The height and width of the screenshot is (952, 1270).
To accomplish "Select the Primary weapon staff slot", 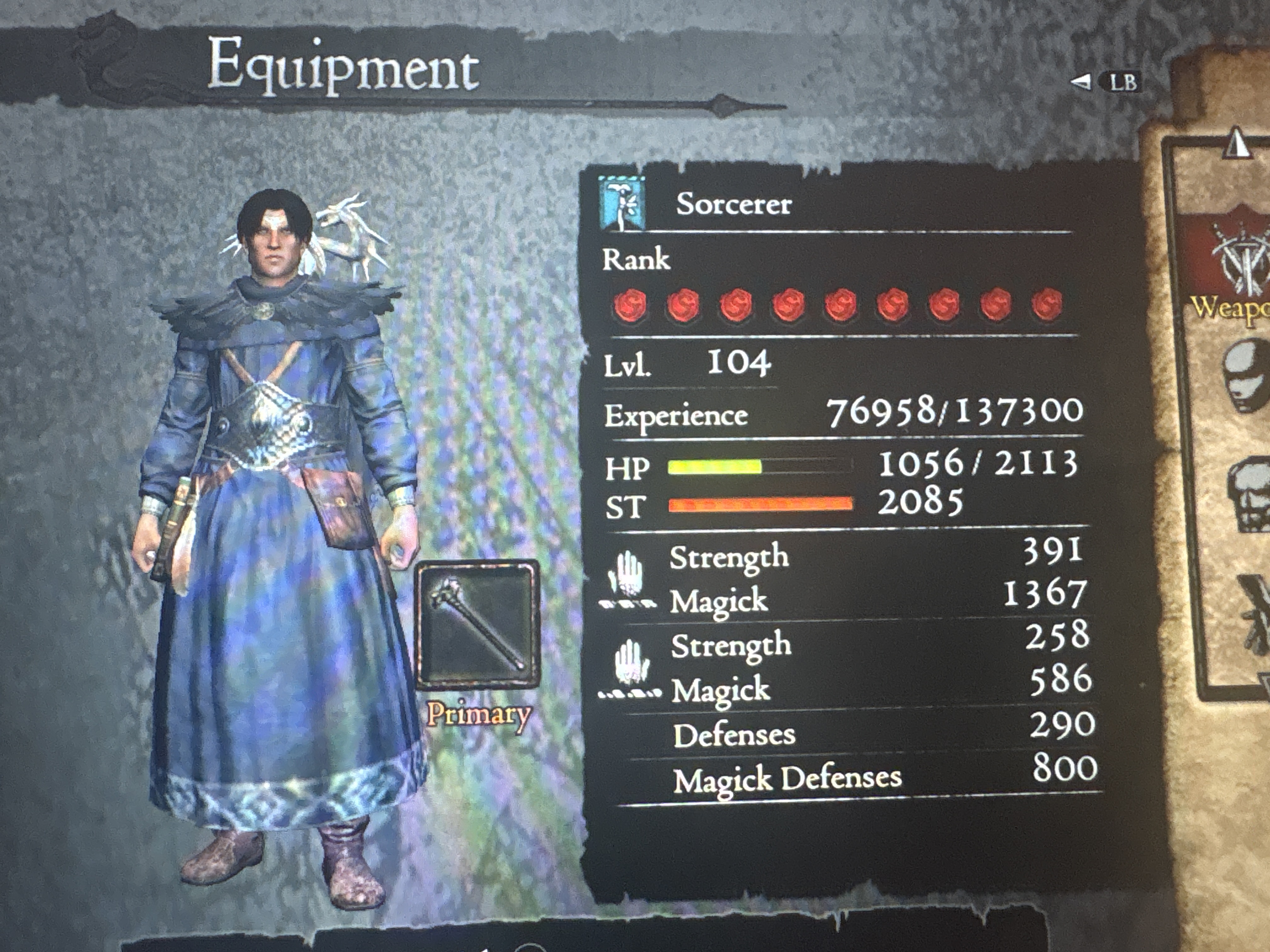I will click(x=478, y=624).
